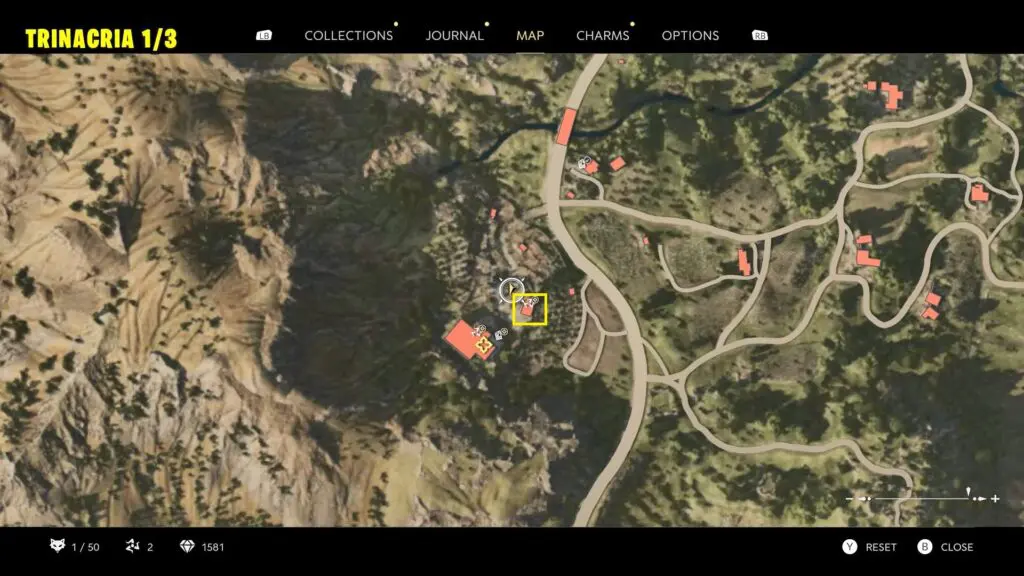Zoom out with the minus icon

coord(851,498)
